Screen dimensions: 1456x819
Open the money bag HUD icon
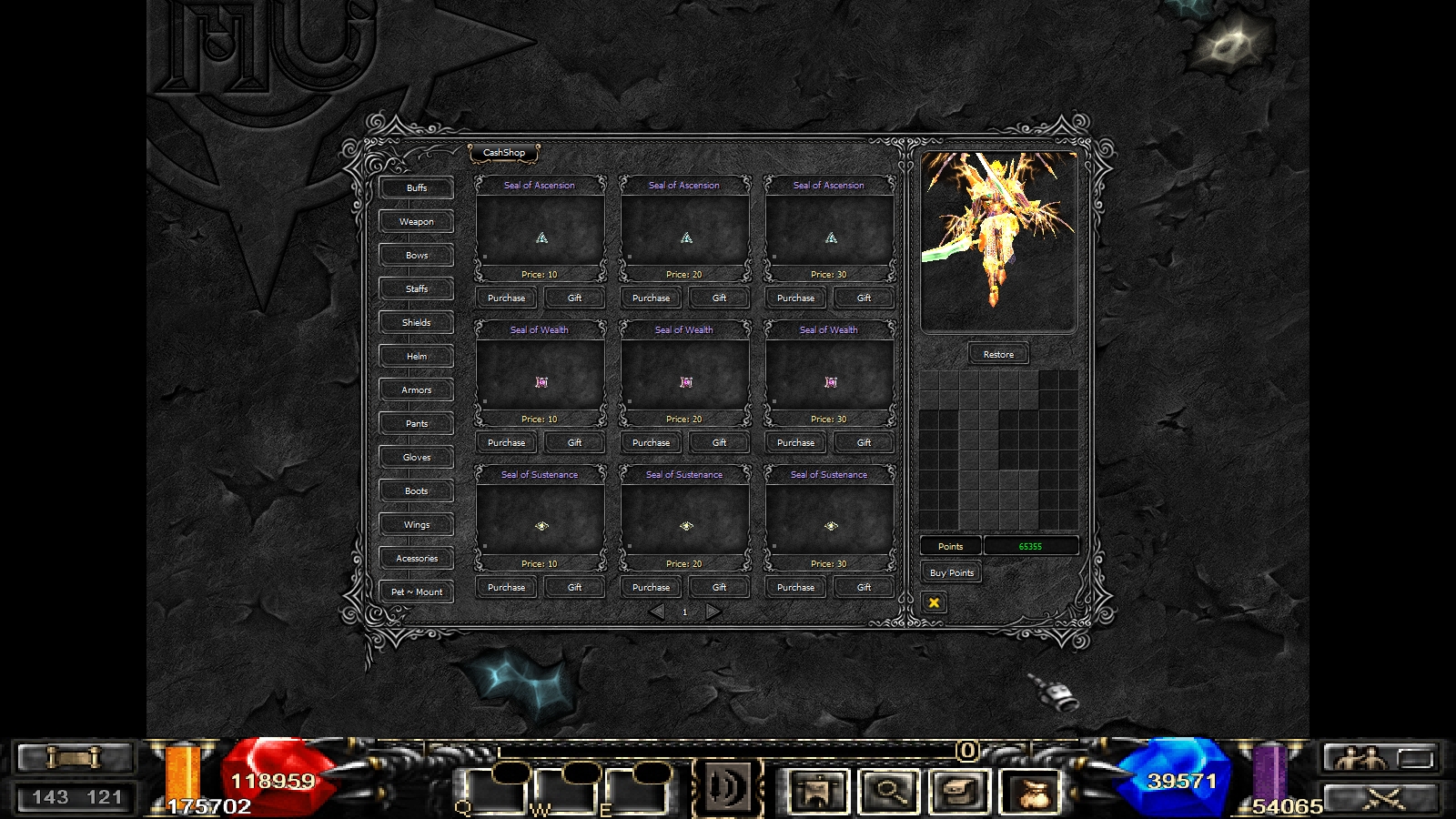(x=1031, y=791)
